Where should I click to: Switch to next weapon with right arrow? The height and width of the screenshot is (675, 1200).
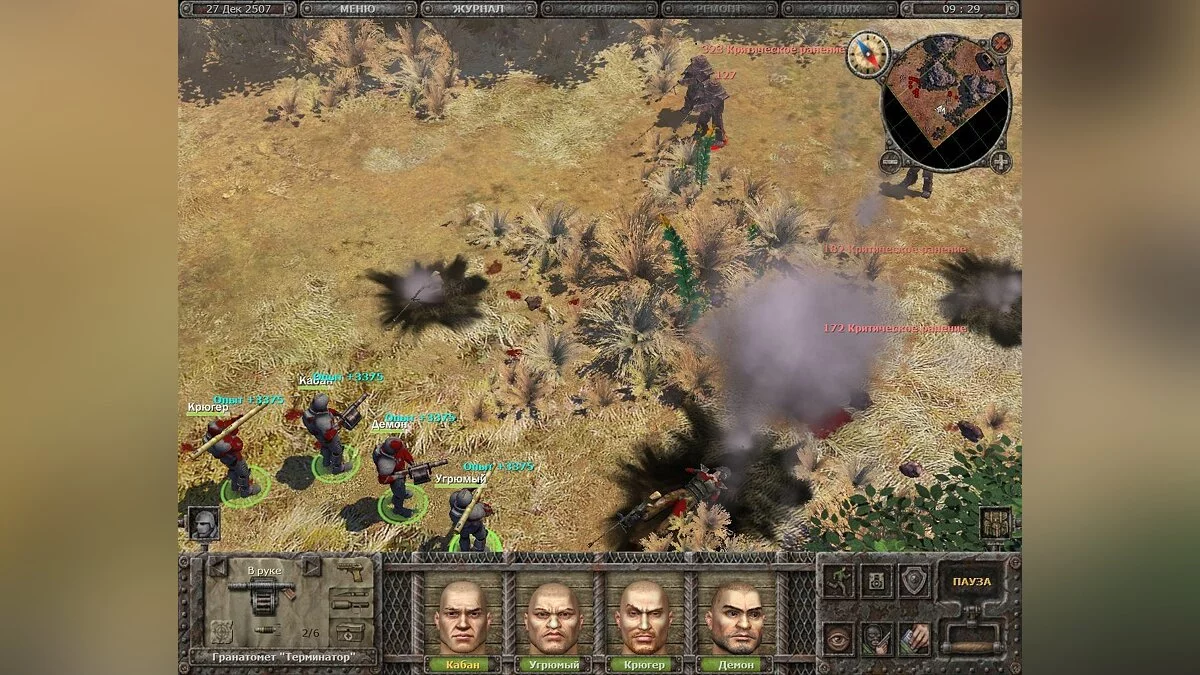click(311, 568)
